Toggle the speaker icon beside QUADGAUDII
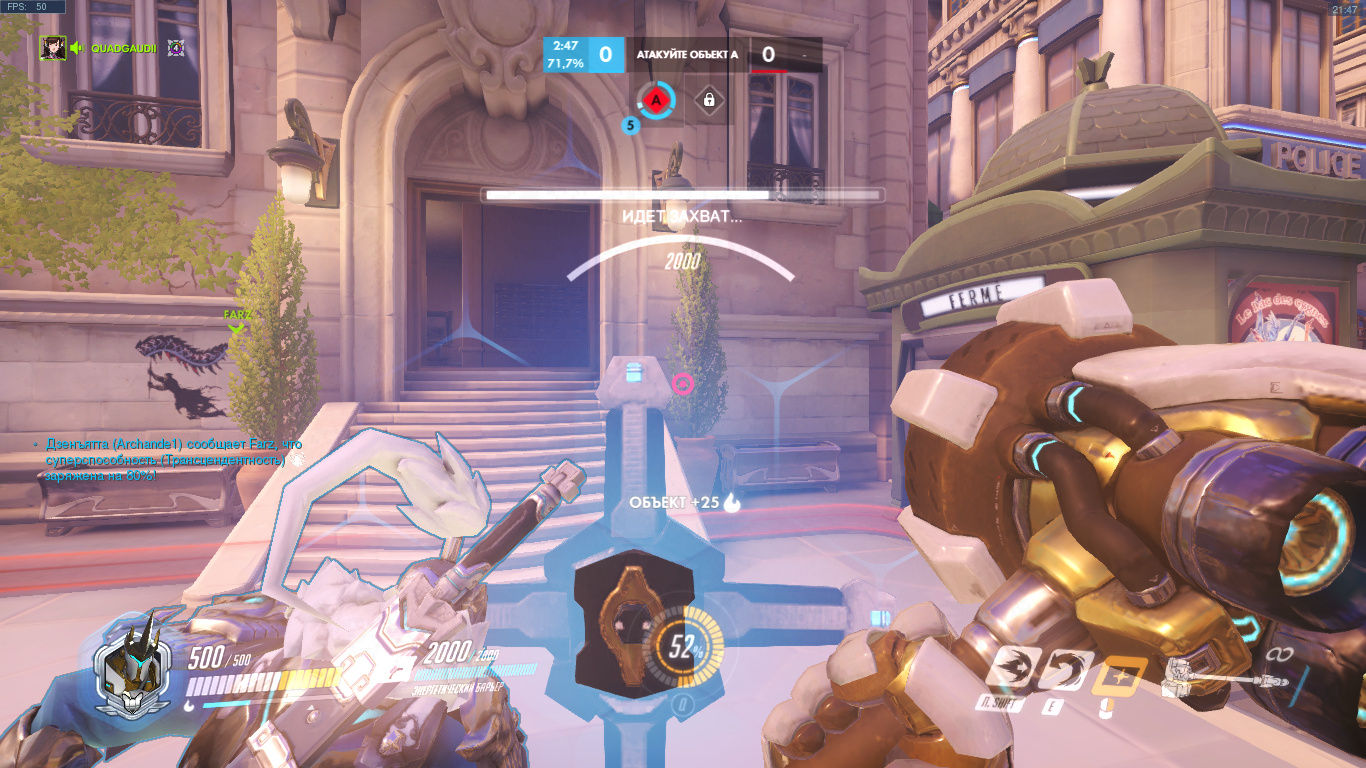Screen dimensions: 1366x768 76,47
